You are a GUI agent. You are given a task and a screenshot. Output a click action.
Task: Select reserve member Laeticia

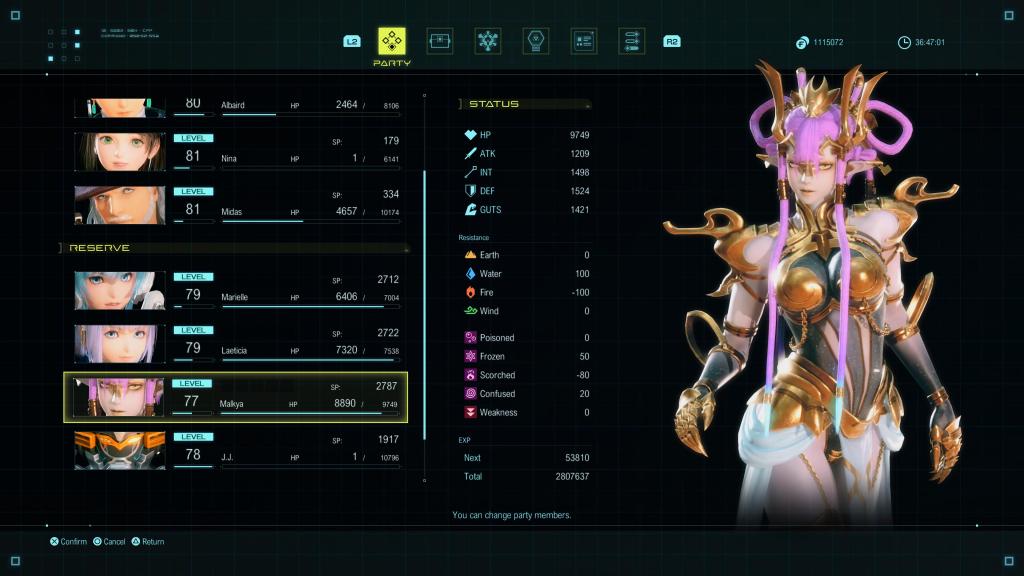[290, 343]
